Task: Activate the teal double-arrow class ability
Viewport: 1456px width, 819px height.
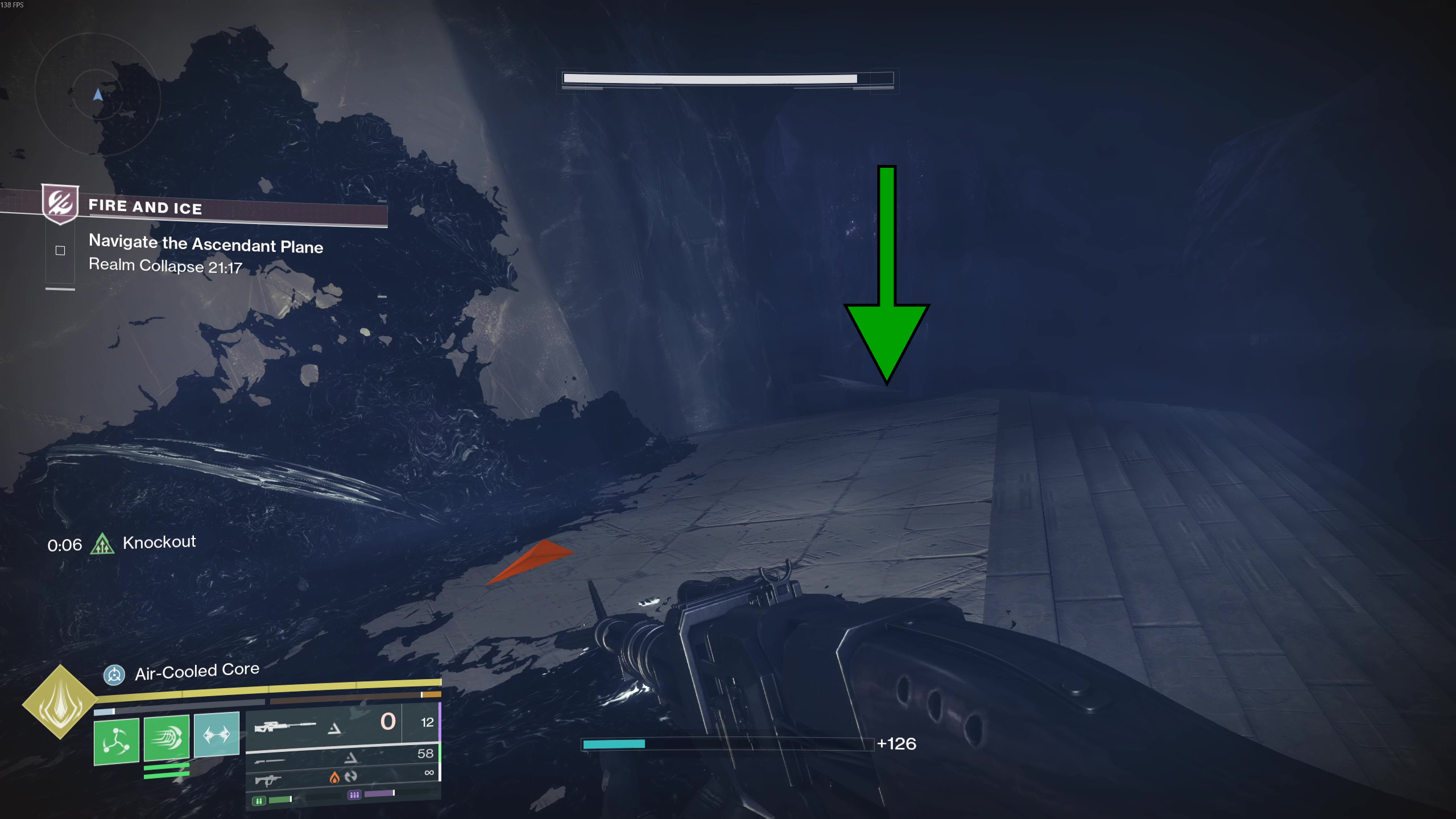Action: [217, 734]
